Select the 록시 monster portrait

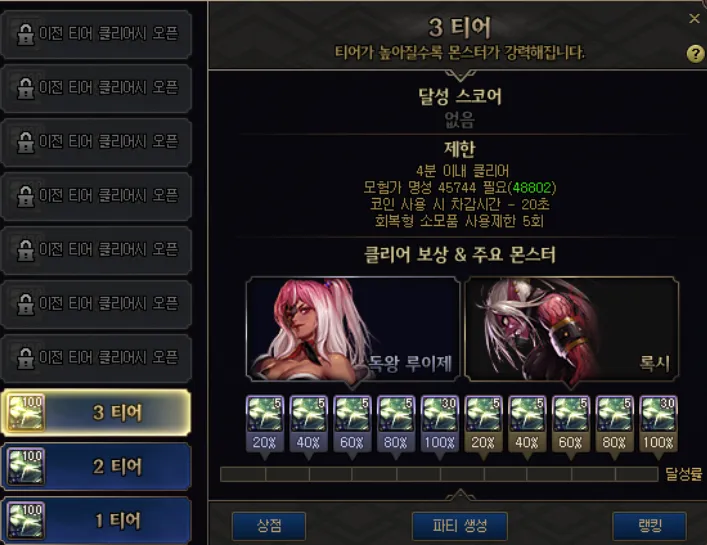tap(571, 329)
